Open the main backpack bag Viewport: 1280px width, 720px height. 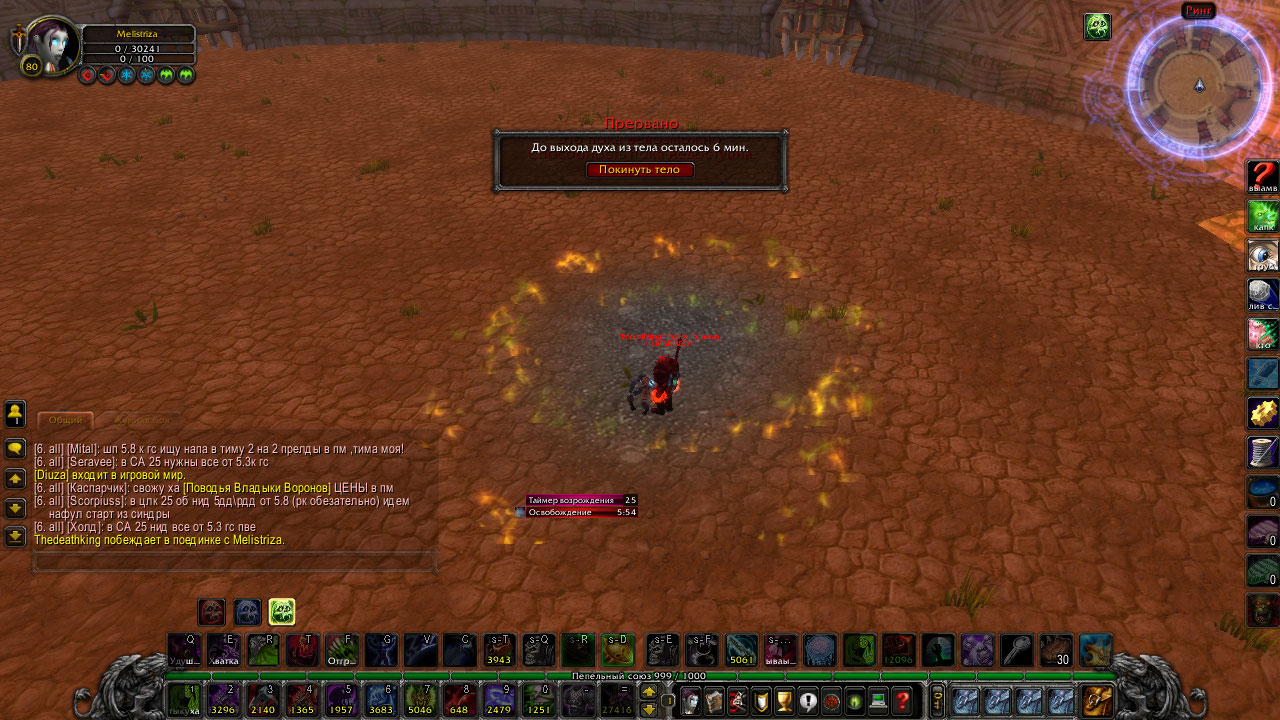click(x=1097, y=701)
